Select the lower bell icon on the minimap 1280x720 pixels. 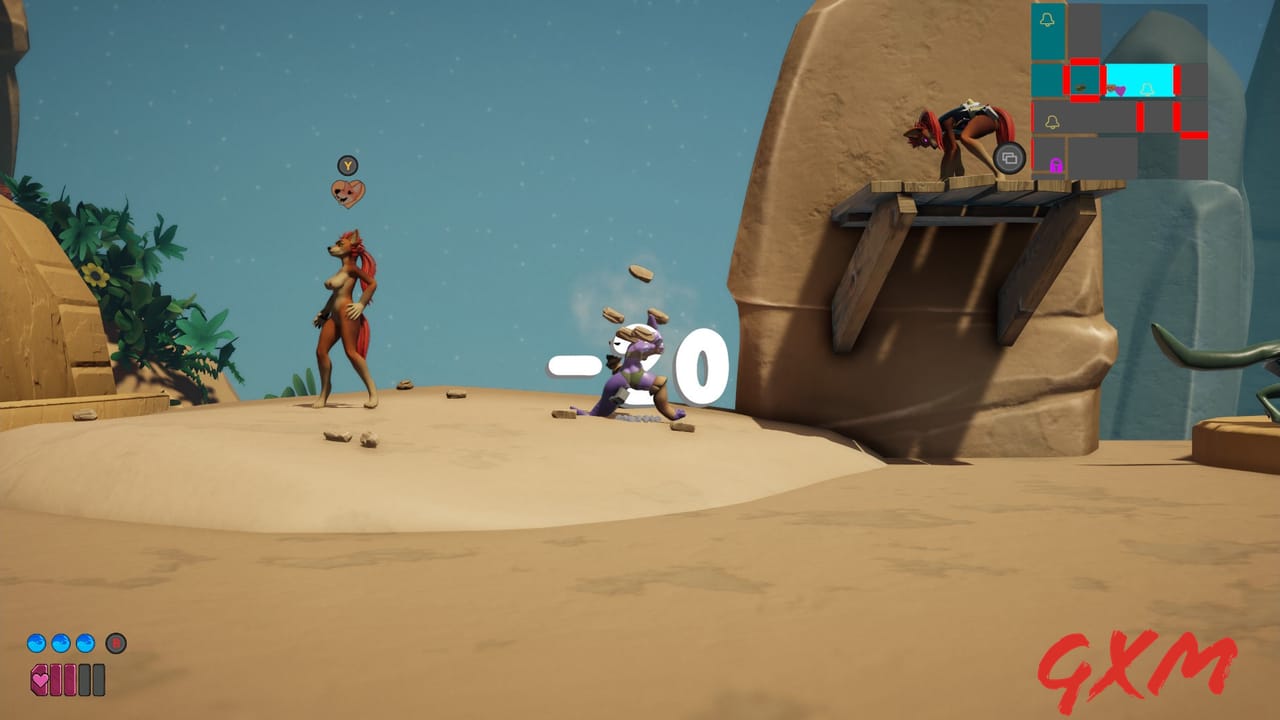click(x=1053, y=122)
